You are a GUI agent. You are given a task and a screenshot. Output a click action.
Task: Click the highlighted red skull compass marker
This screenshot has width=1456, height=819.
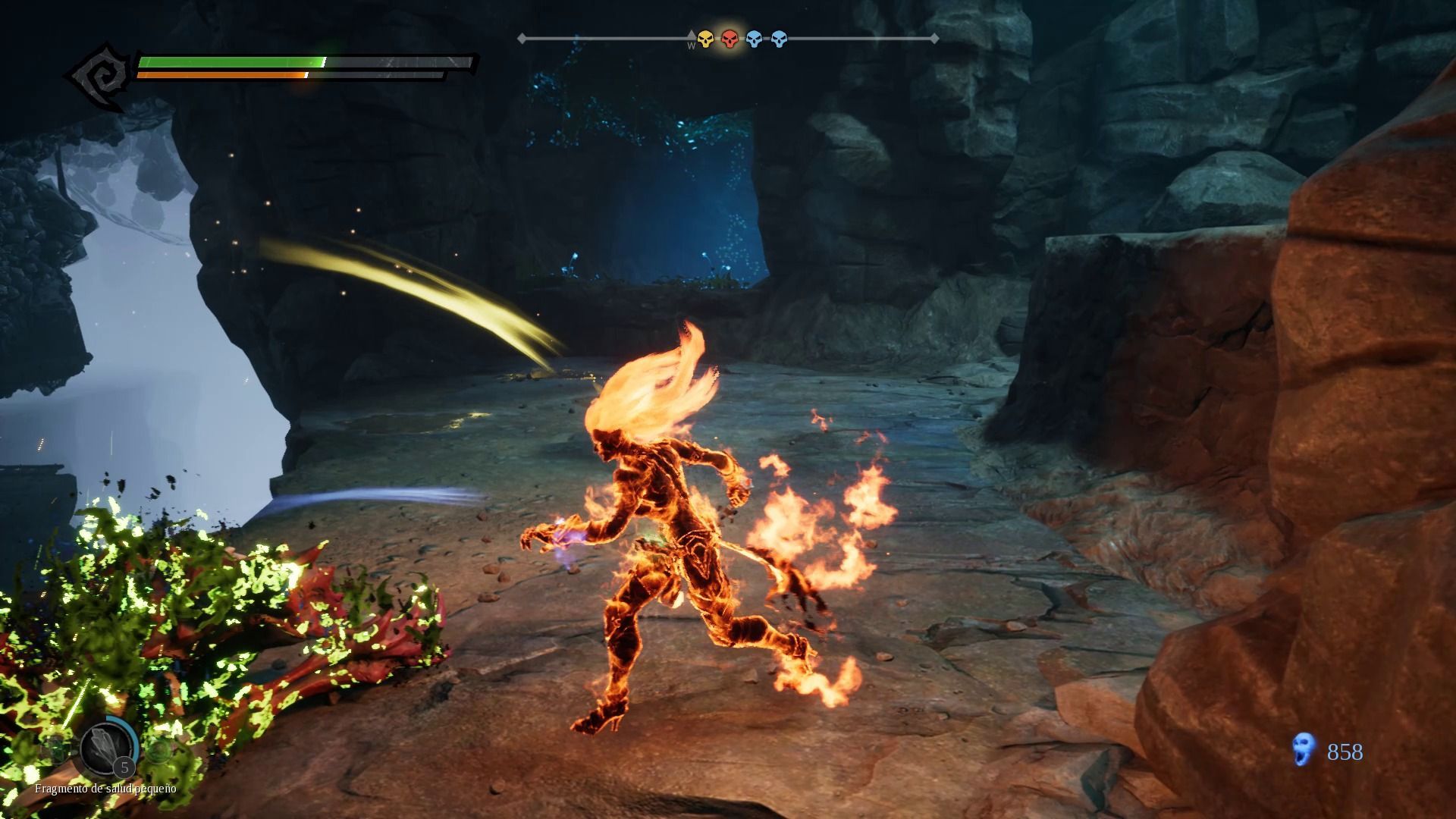(x=730, y=39)
